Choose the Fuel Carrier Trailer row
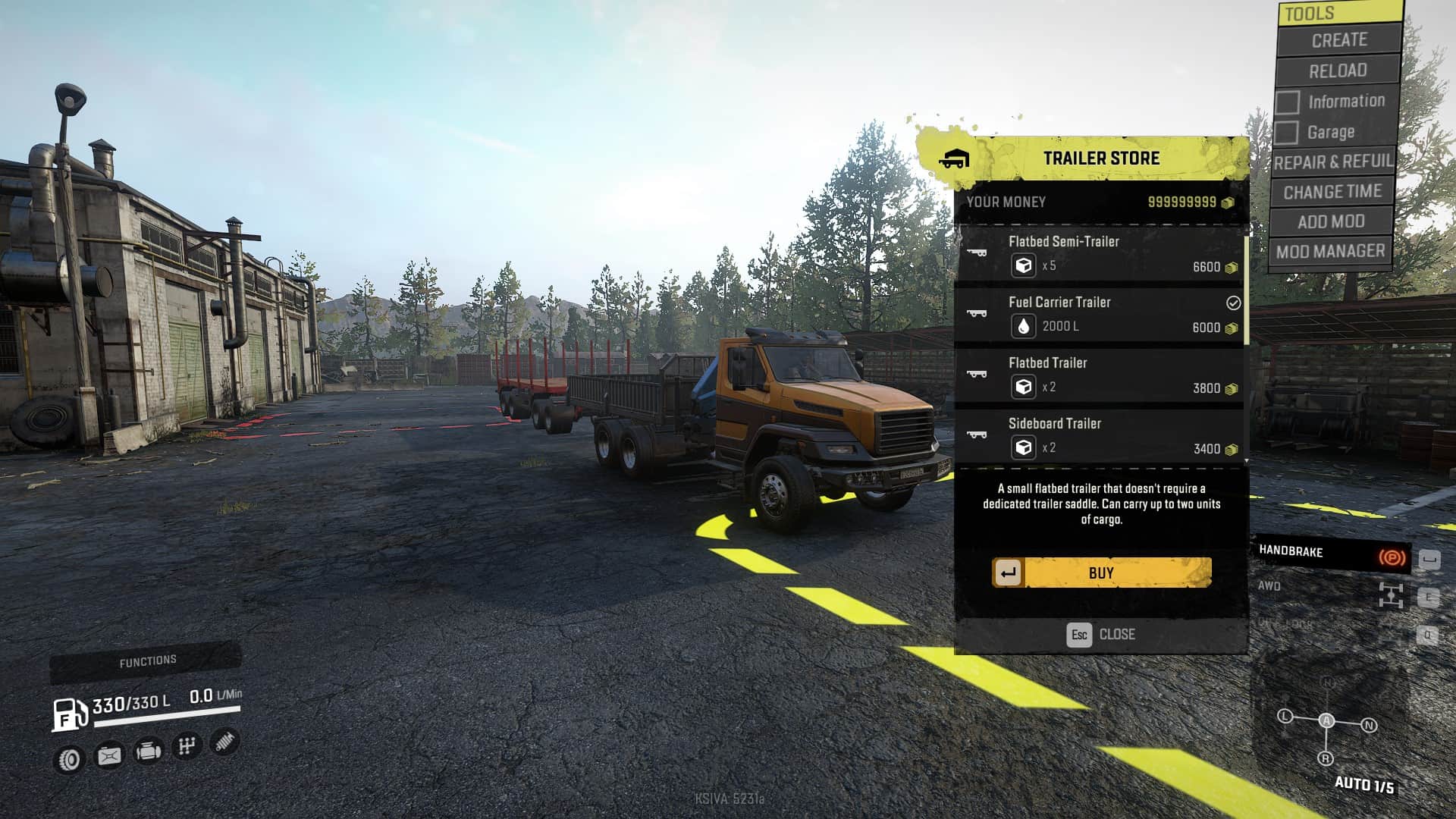1456x819 pixels. pos(1100,315)
